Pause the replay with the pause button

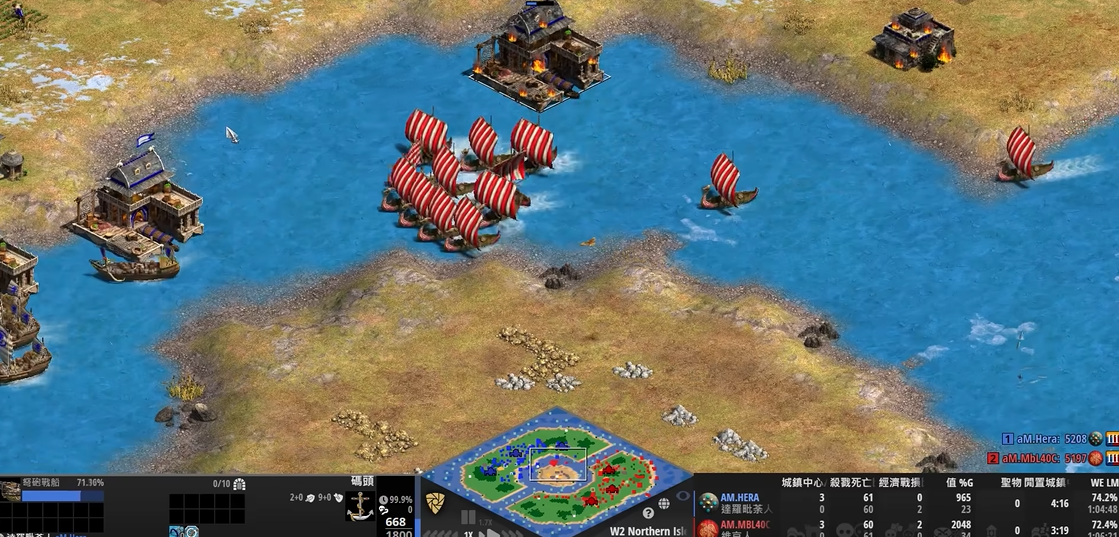[467, 519]
